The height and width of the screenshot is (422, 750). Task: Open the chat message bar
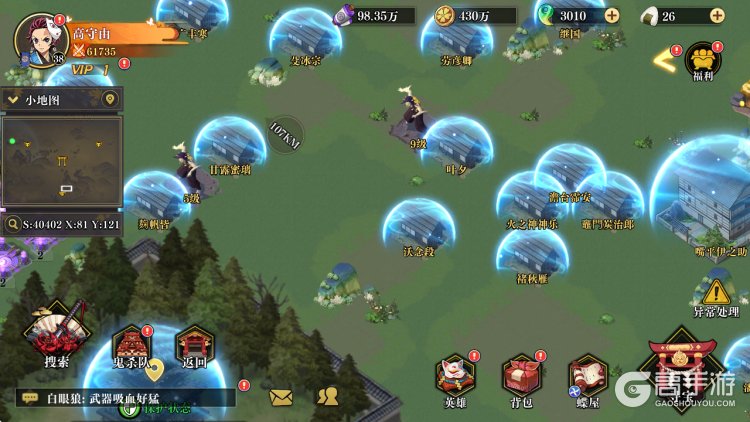(125, 398)
